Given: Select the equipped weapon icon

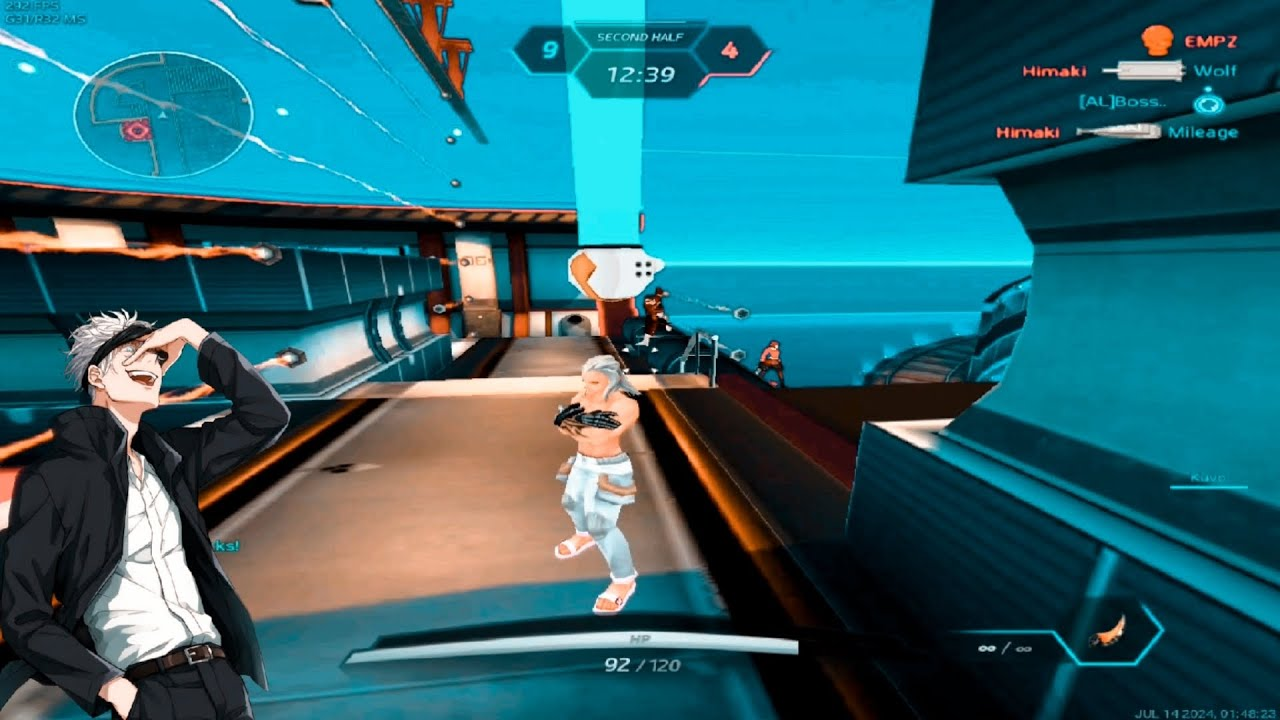Looking at the screenshot, I should pos(1110,633).
